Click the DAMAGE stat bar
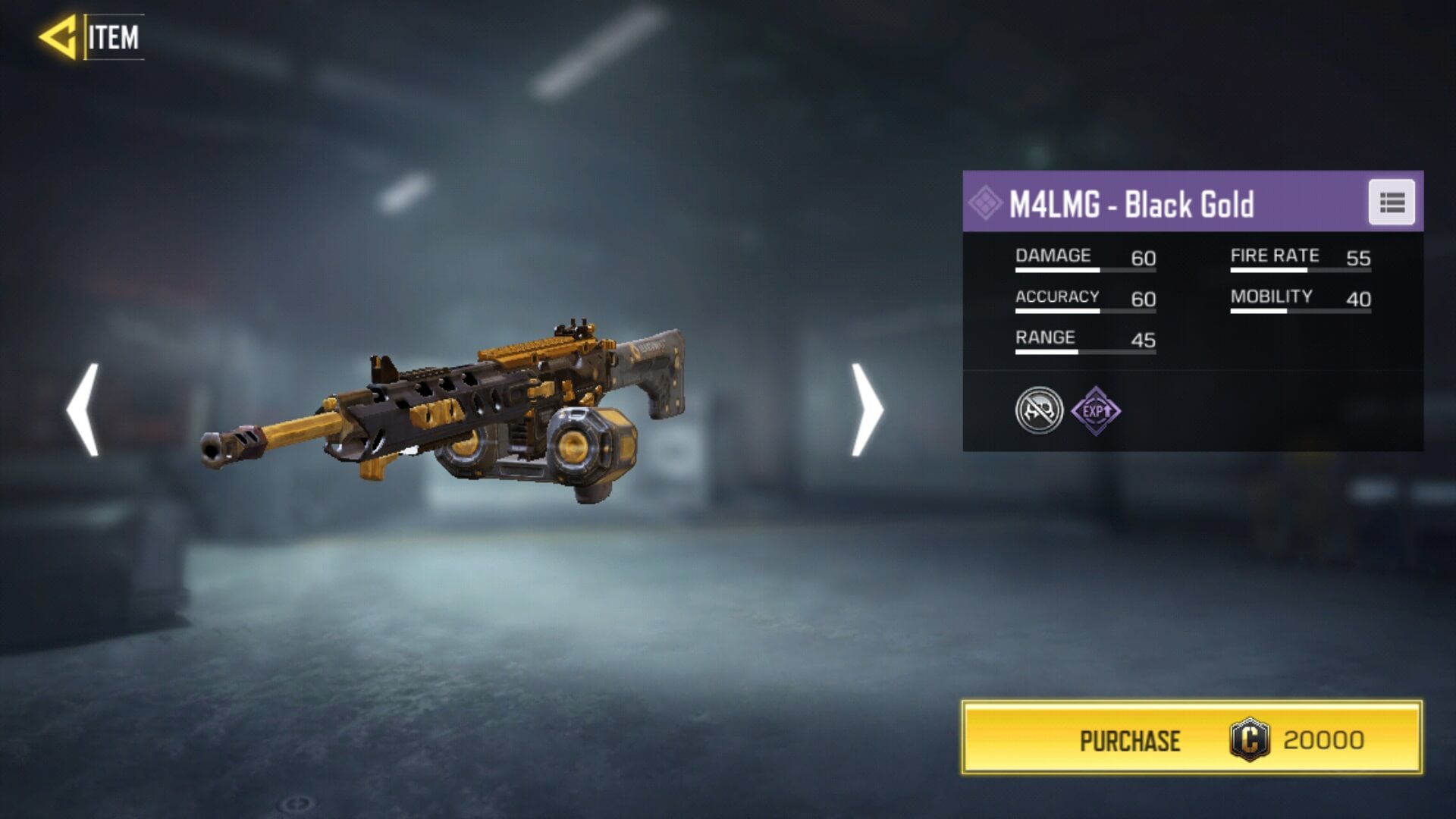Screen dimensions: 1456x819 coord(1087,269)
